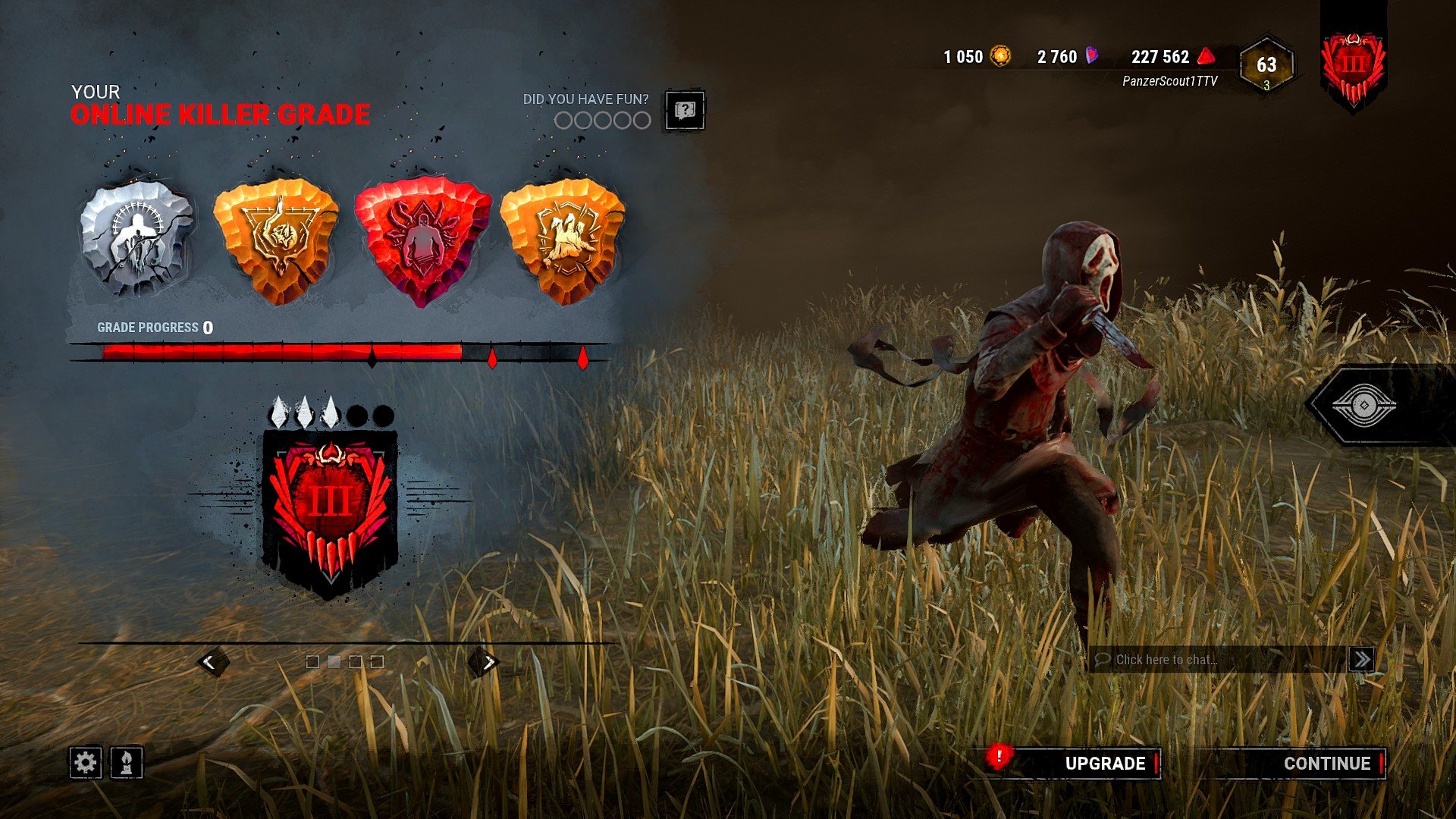
Task: Select the middle fun rating circle
Action: [x=604, y=119]
